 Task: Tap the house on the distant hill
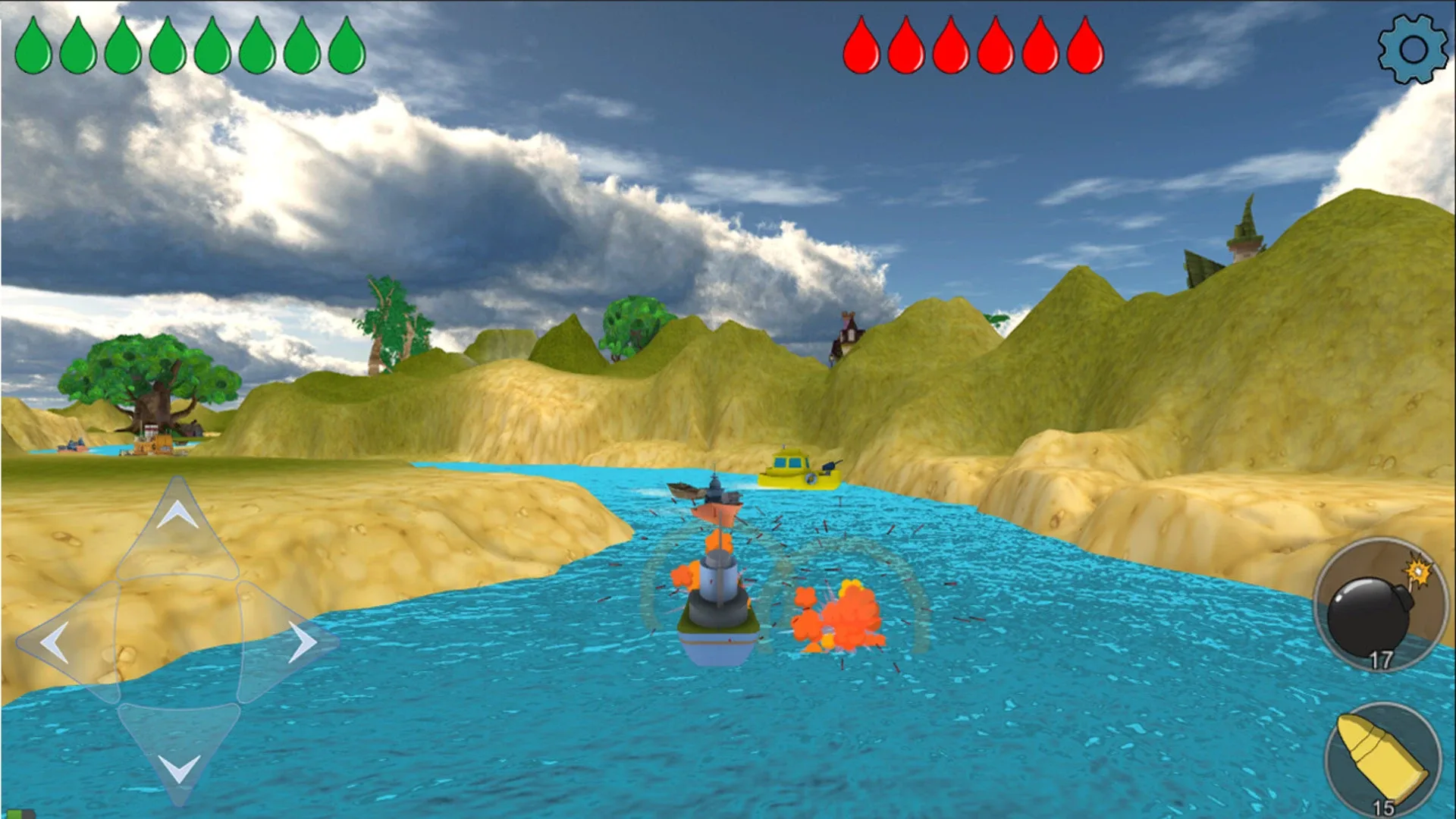(848, 332)
